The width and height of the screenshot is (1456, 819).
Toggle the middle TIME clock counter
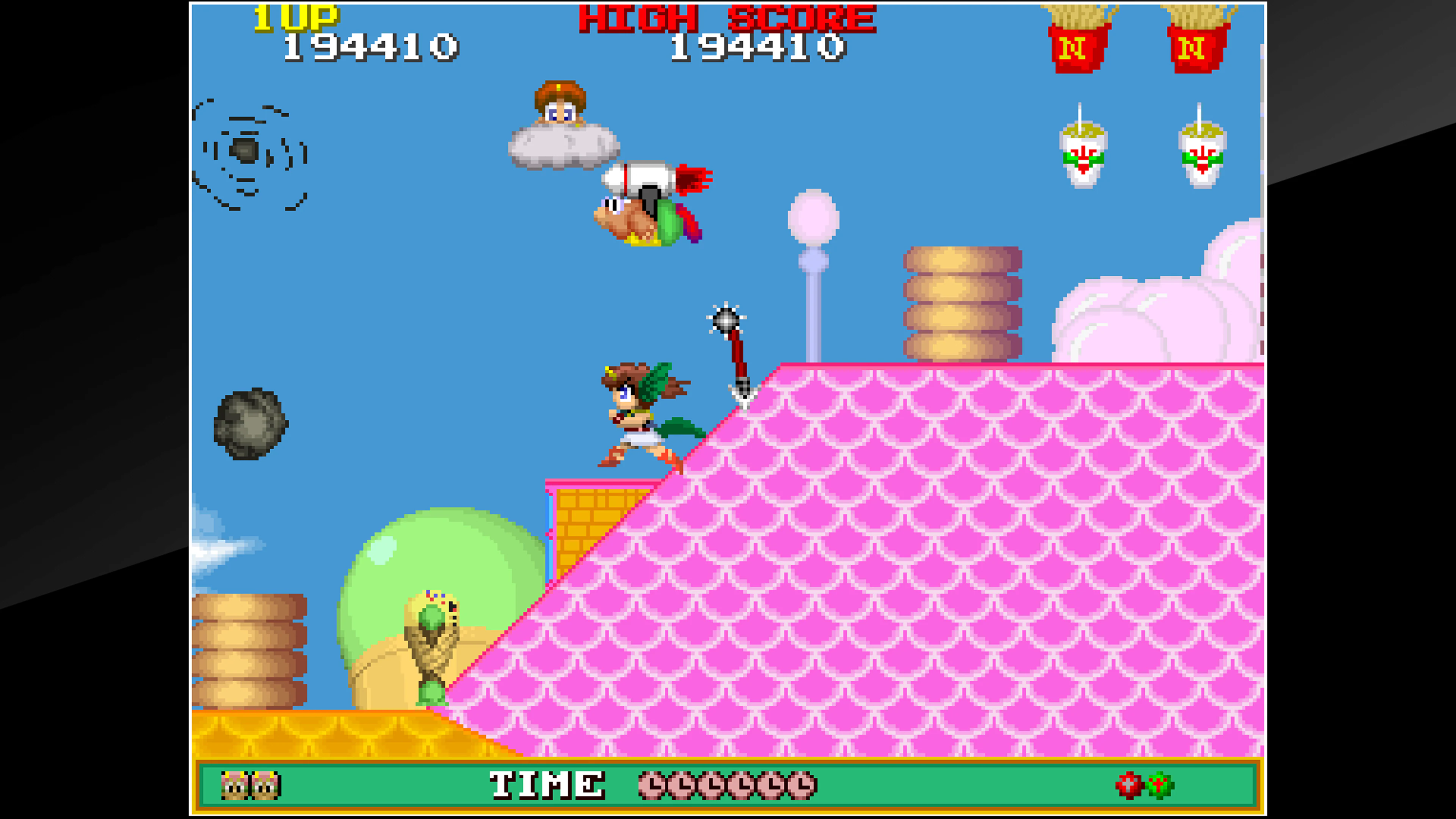coord(713,786)
